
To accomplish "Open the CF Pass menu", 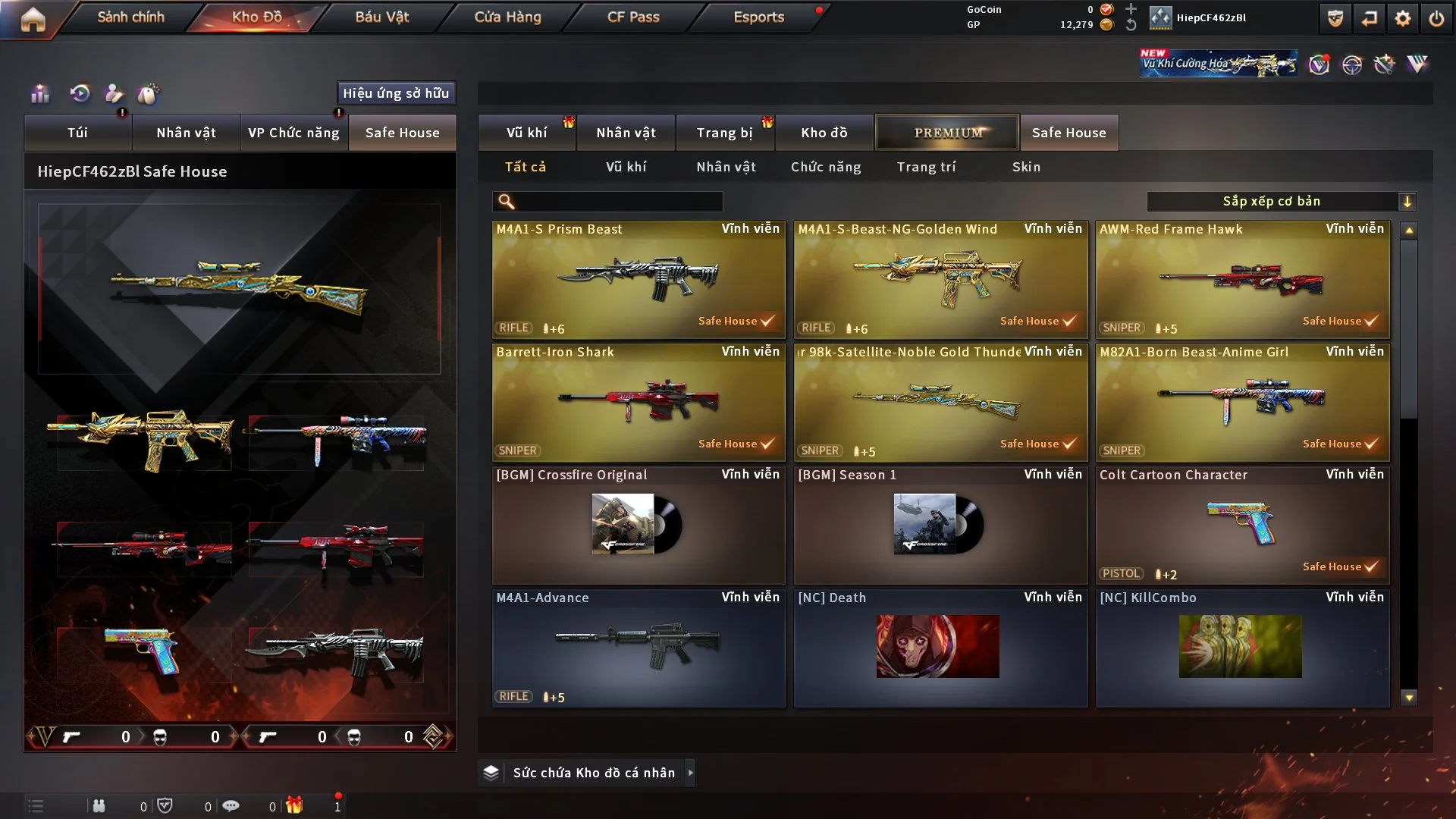I will point(633,17).
